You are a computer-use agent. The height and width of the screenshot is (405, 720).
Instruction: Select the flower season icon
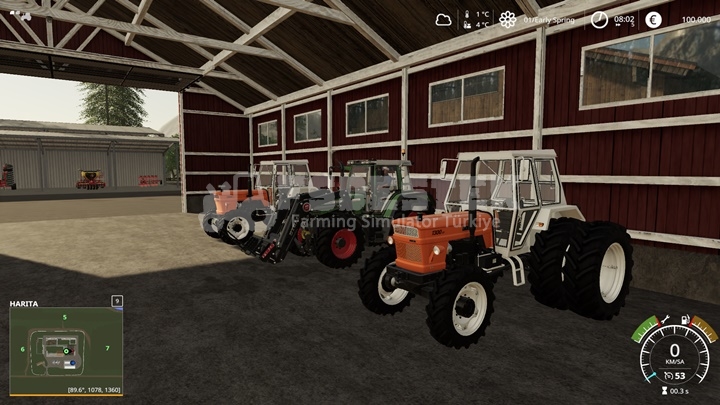(x=508, y=19)
